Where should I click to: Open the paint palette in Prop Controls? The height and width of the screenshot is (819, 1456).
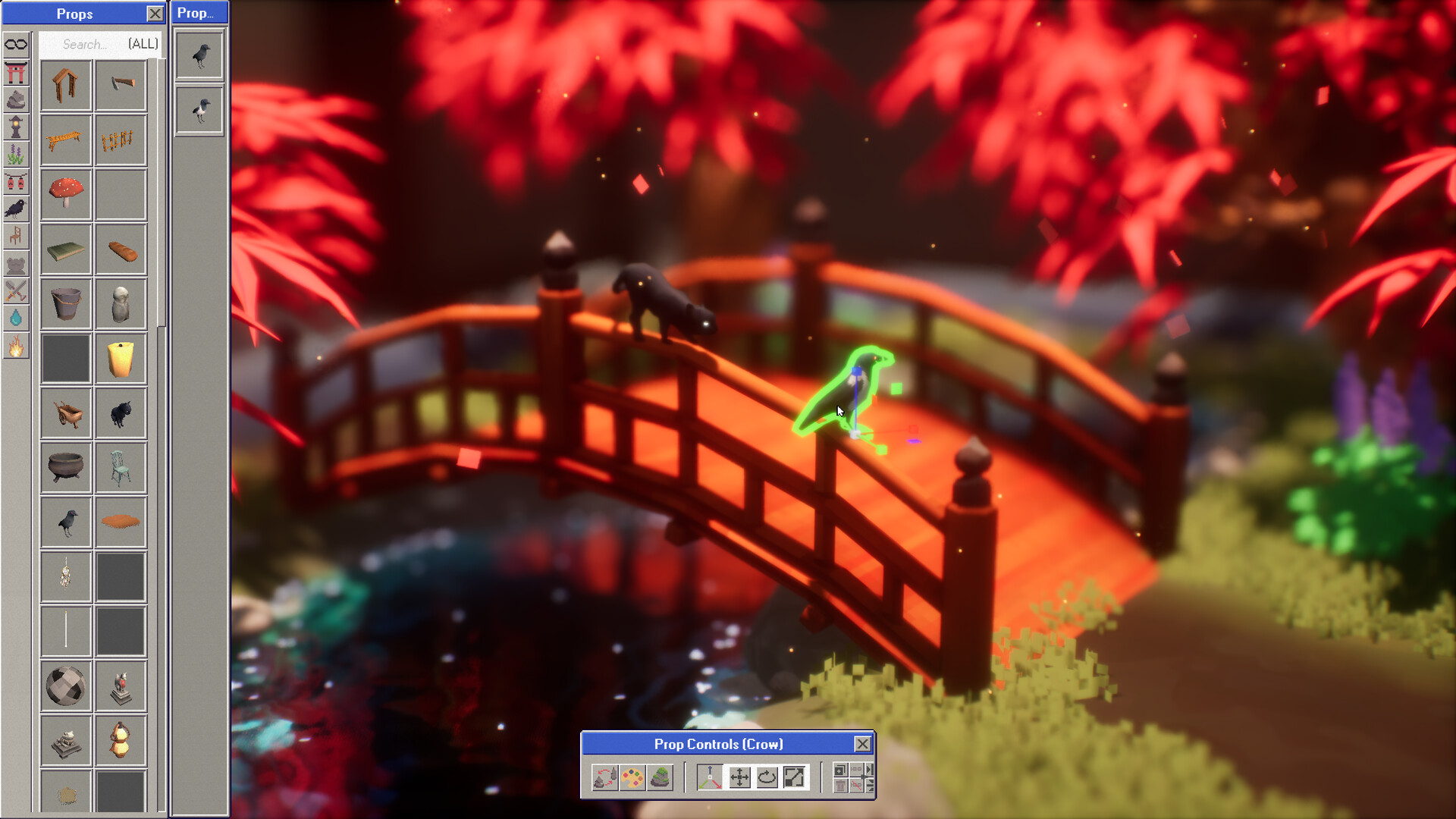click(x=632, y=777)
